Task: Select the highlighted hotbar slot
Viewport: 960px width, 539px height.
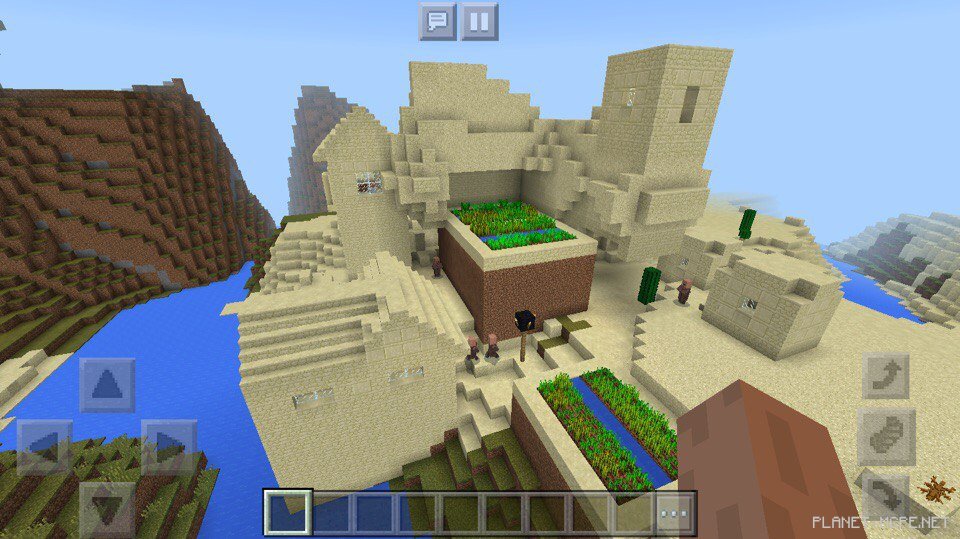Action: point(288,513)
